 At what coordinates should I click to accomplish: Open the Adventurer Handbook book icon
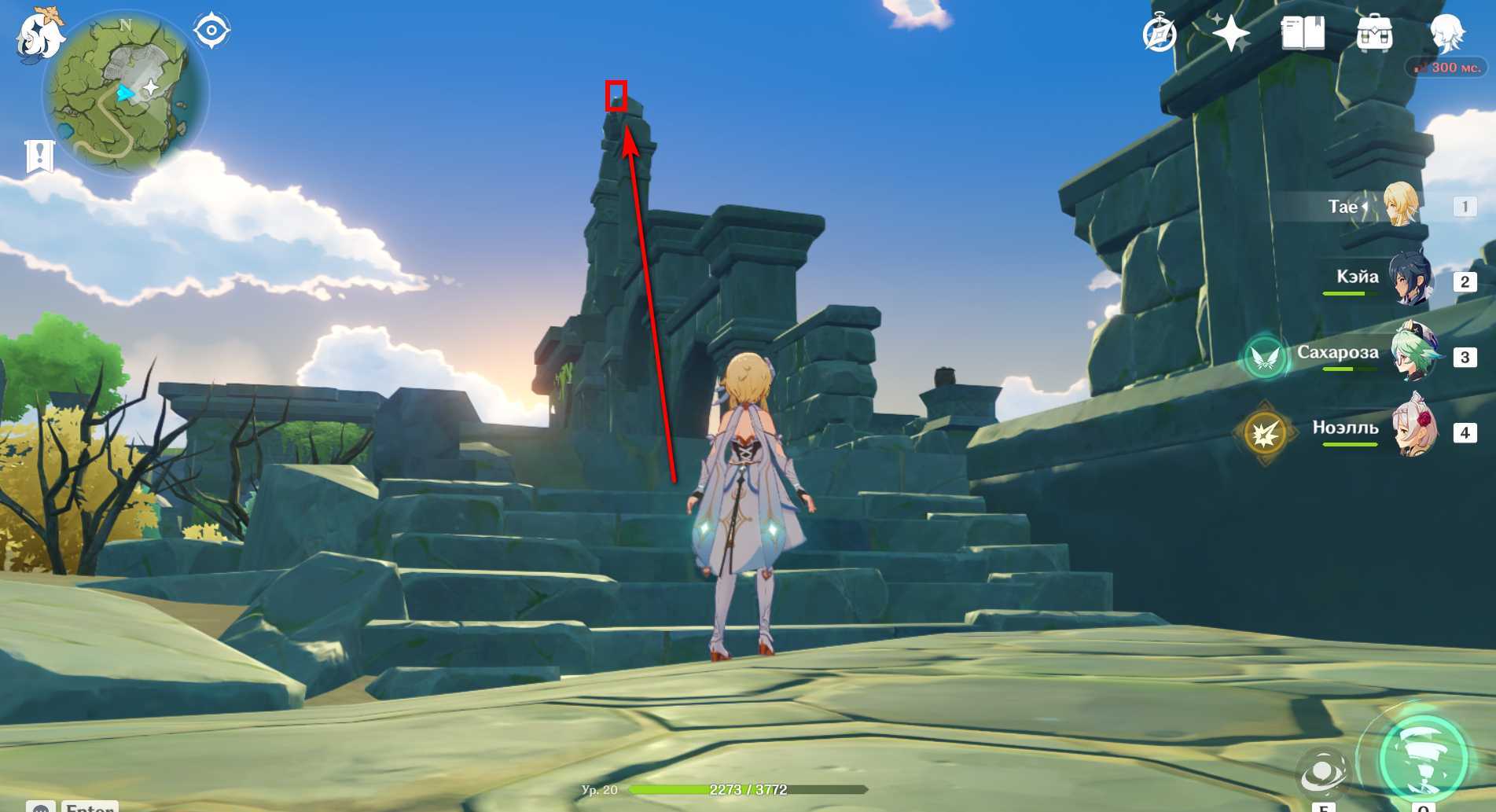[1303, 34]
